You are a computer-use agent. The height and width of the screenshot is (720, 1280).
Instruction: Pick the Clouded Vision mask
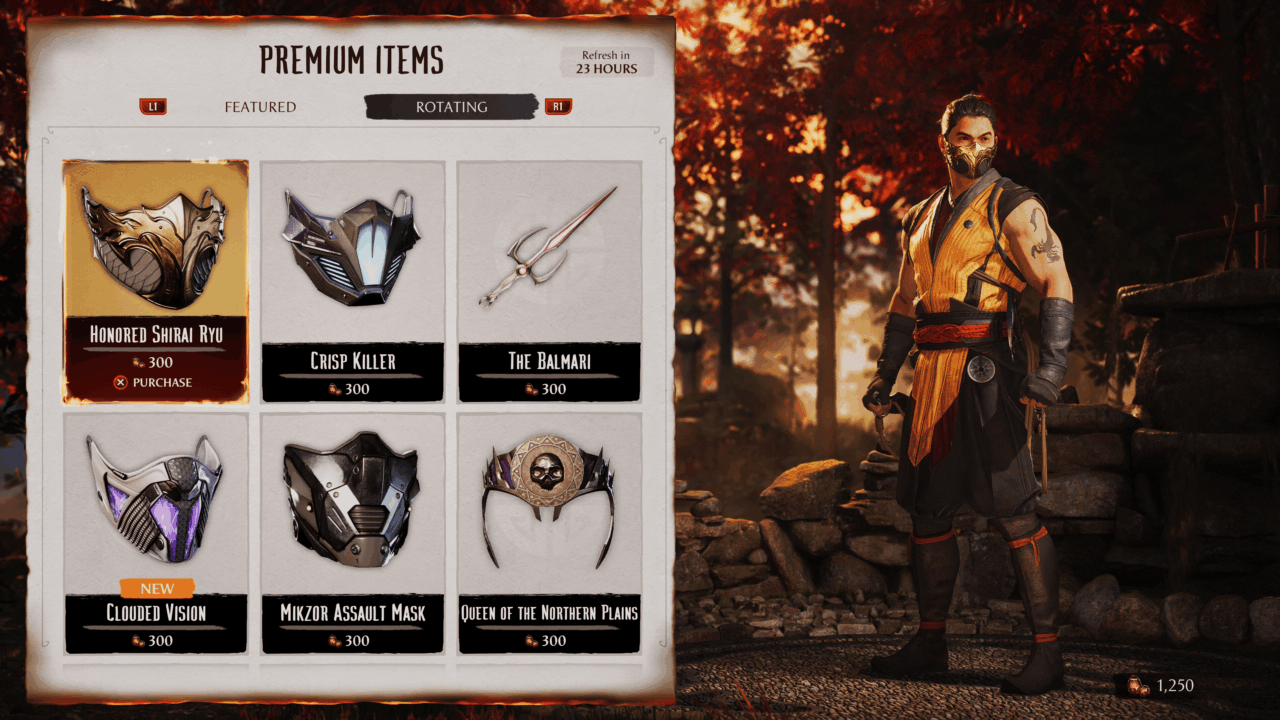click(156, 532)
